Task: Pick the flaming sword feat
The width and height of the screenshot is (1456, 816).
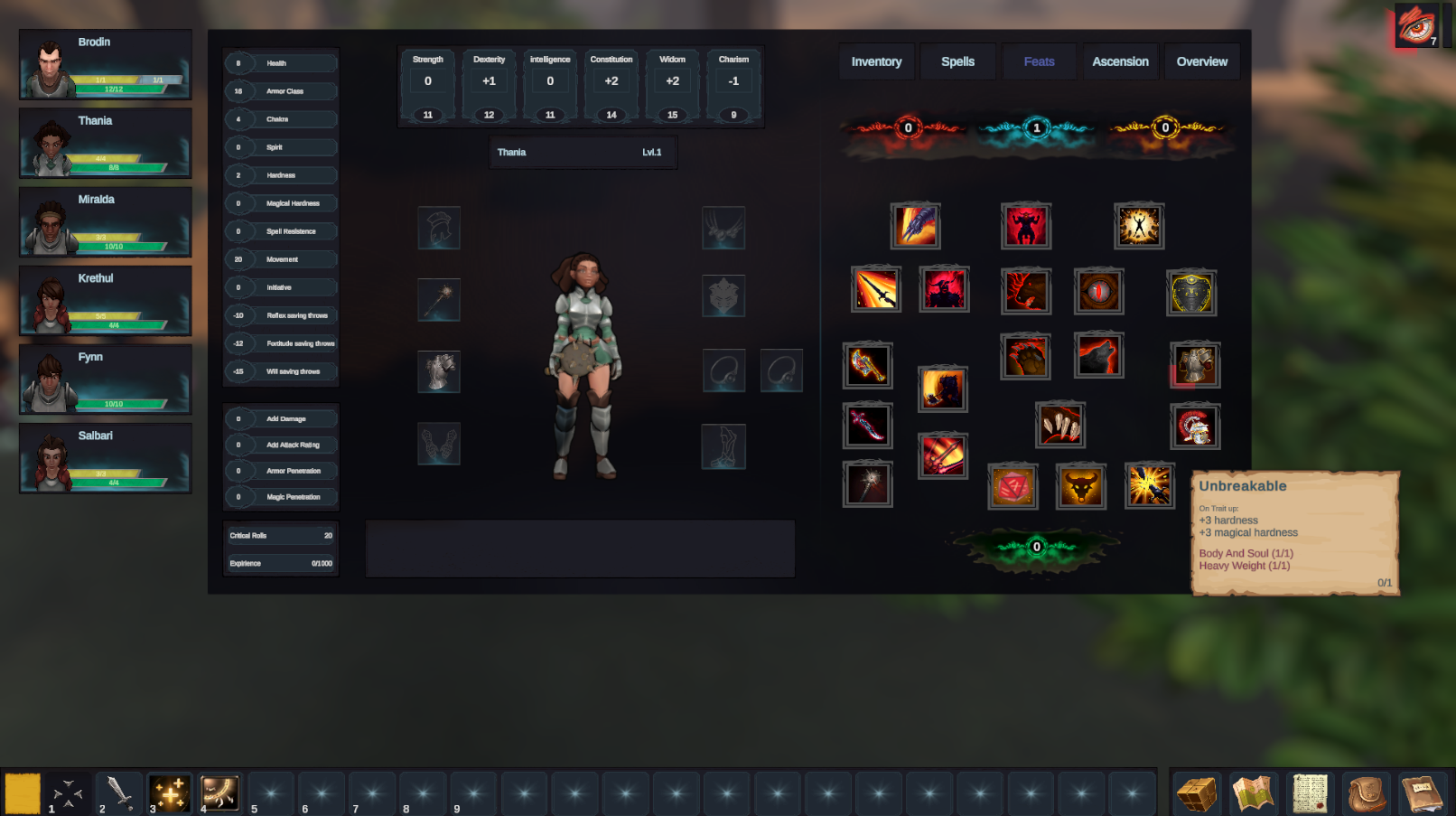Action: 875,288
